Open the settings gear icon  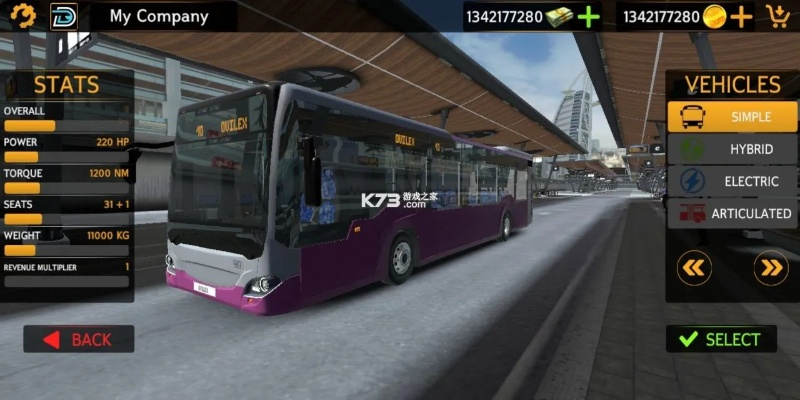[23, 16]
